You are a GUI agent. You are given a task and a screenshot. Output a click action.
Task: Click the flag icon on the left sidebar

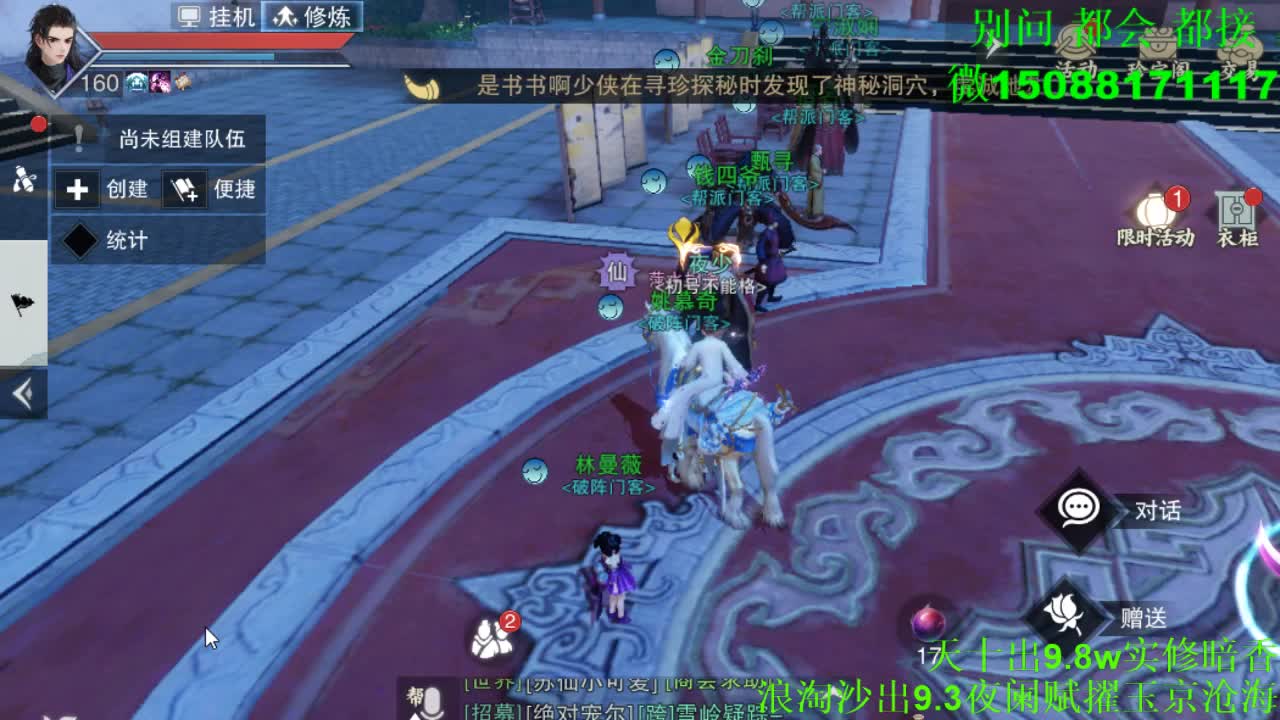pos(22,302)
